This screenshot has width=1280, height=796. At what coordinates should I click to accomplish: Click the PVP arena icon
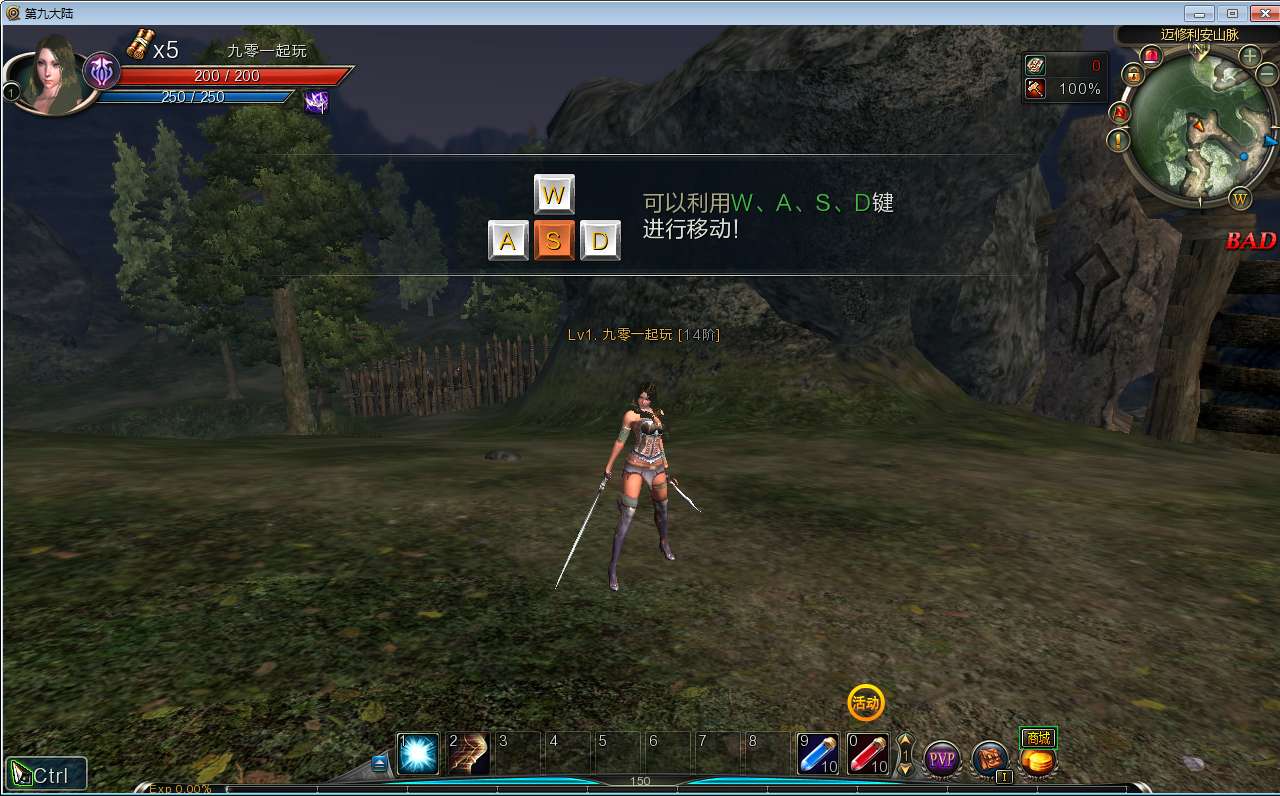pos(941,757)
